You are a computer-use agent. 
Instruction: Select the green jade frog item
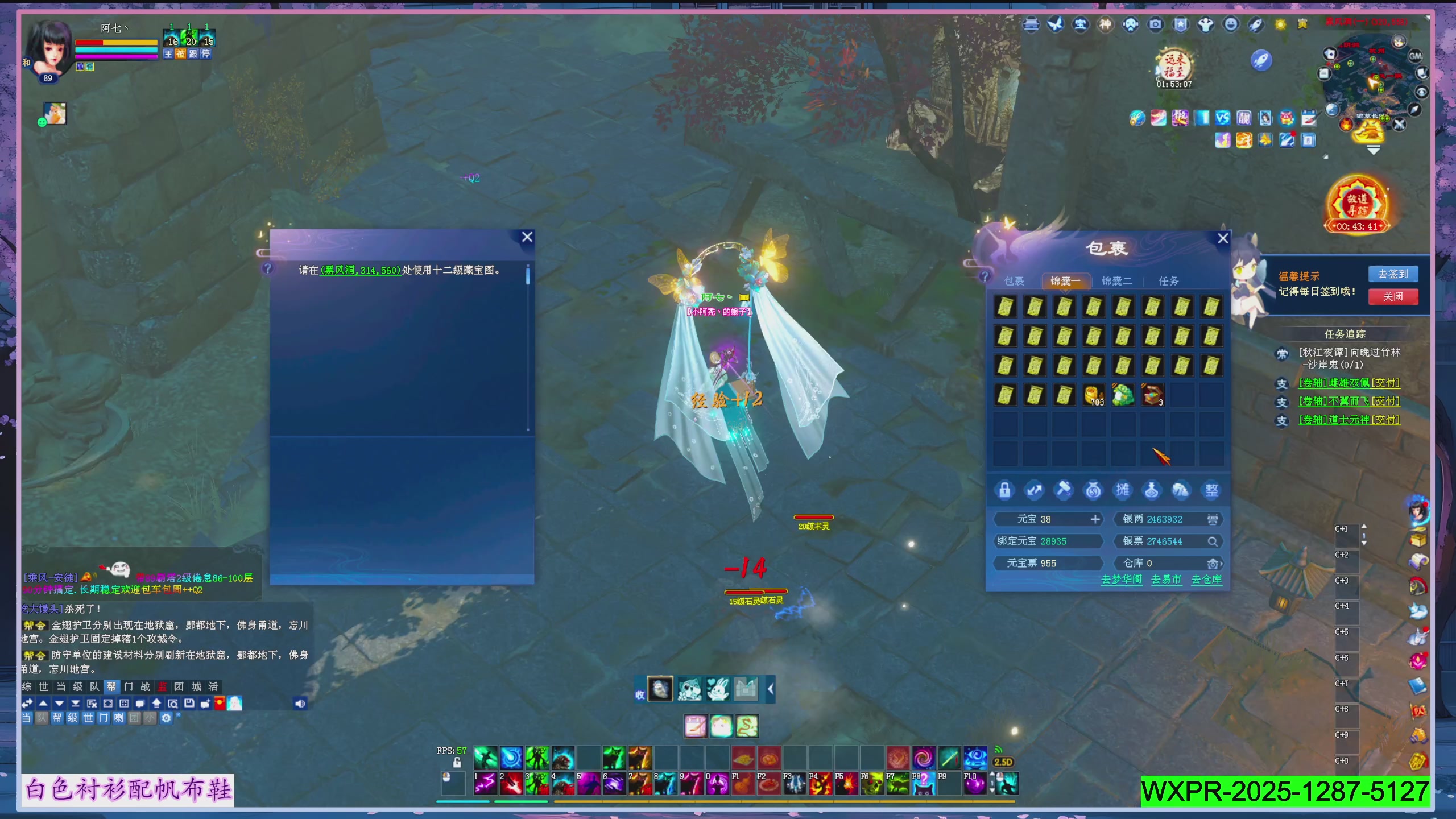[x=1123, y=395]
